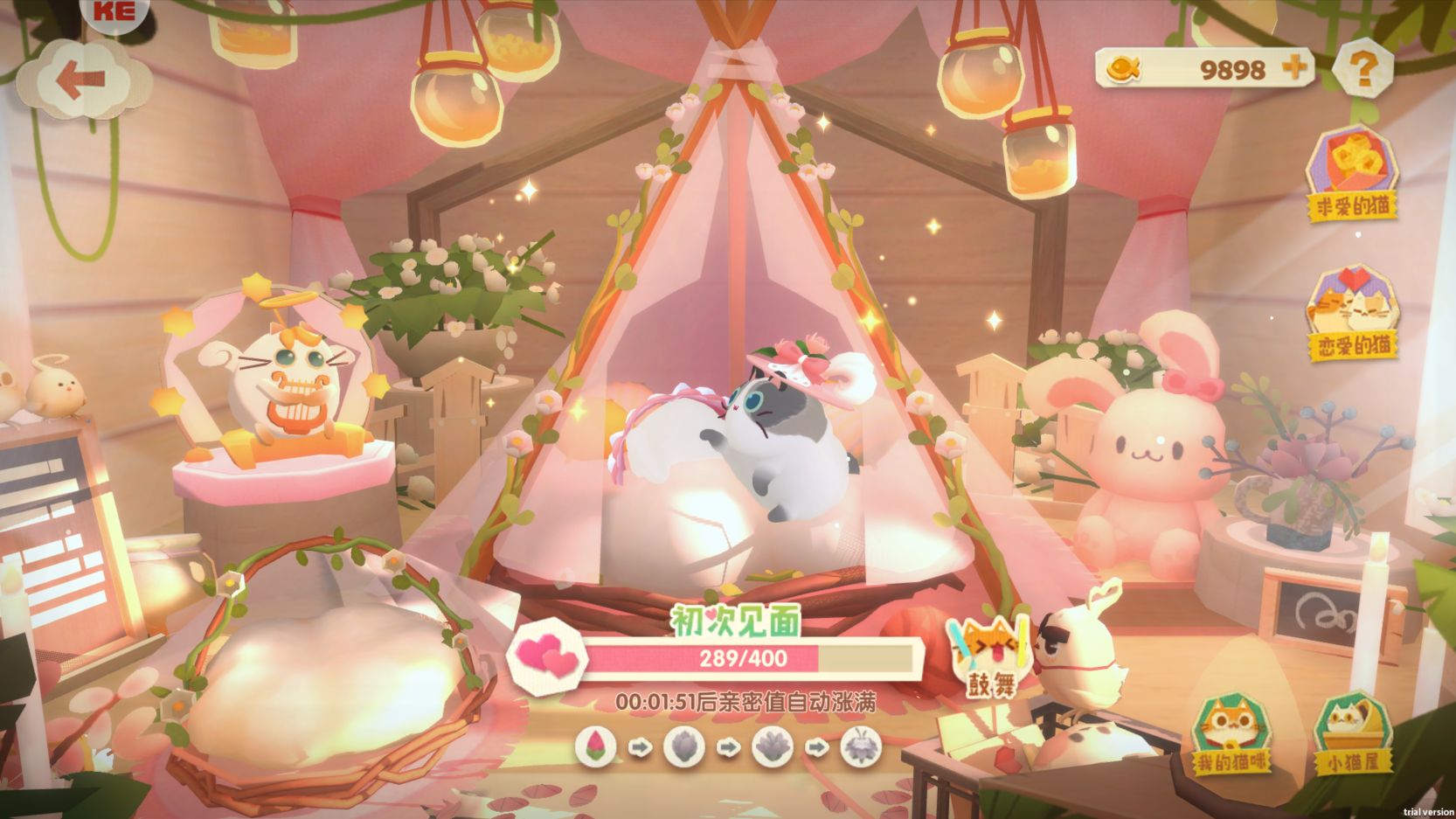Add more fish coins with plus button
Screen dimensions: 1456x819
click(x=1295, y=67)
